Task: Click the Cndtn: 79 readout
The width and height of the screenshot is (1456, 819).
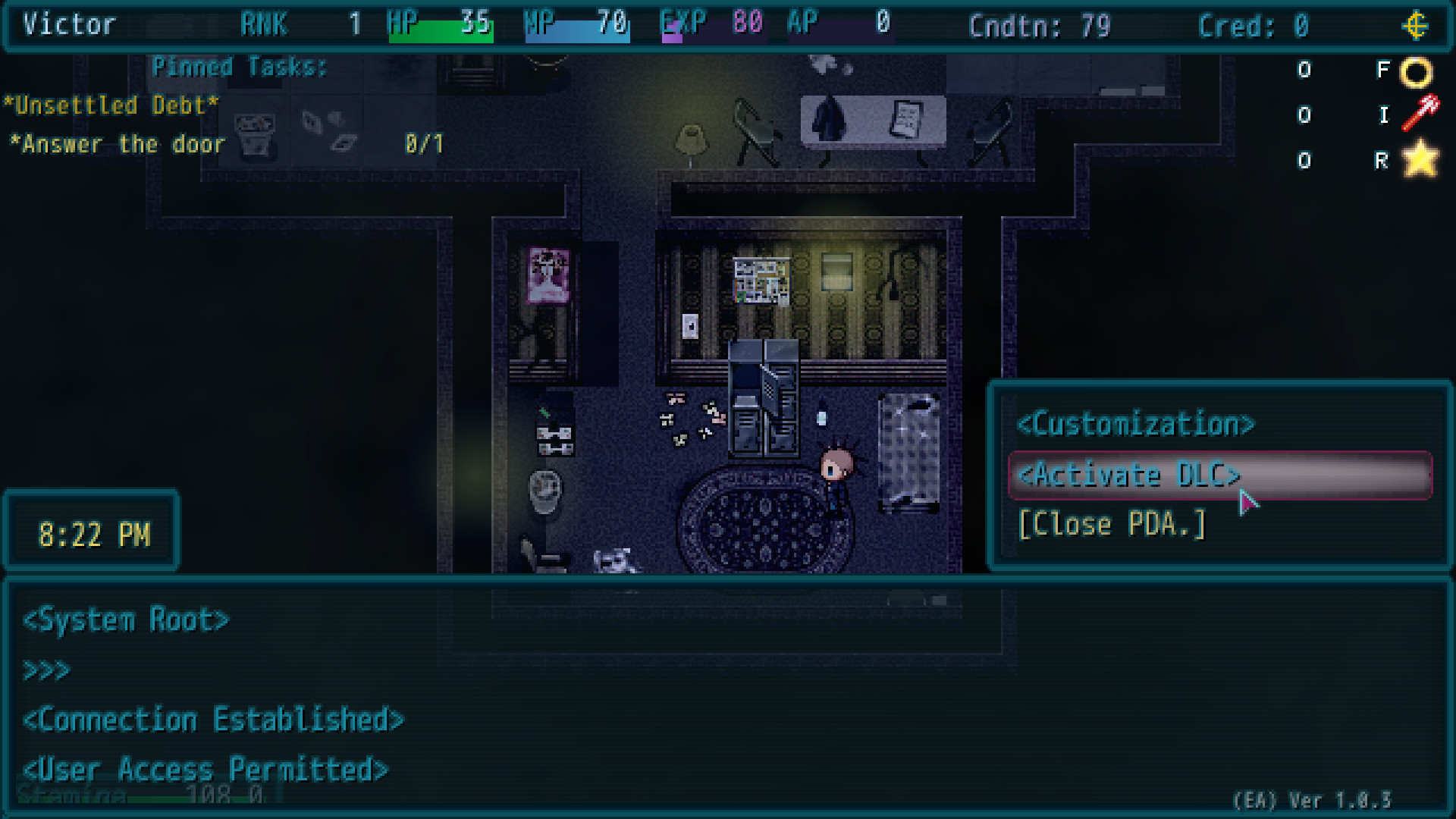Action: click(1039, 26)
